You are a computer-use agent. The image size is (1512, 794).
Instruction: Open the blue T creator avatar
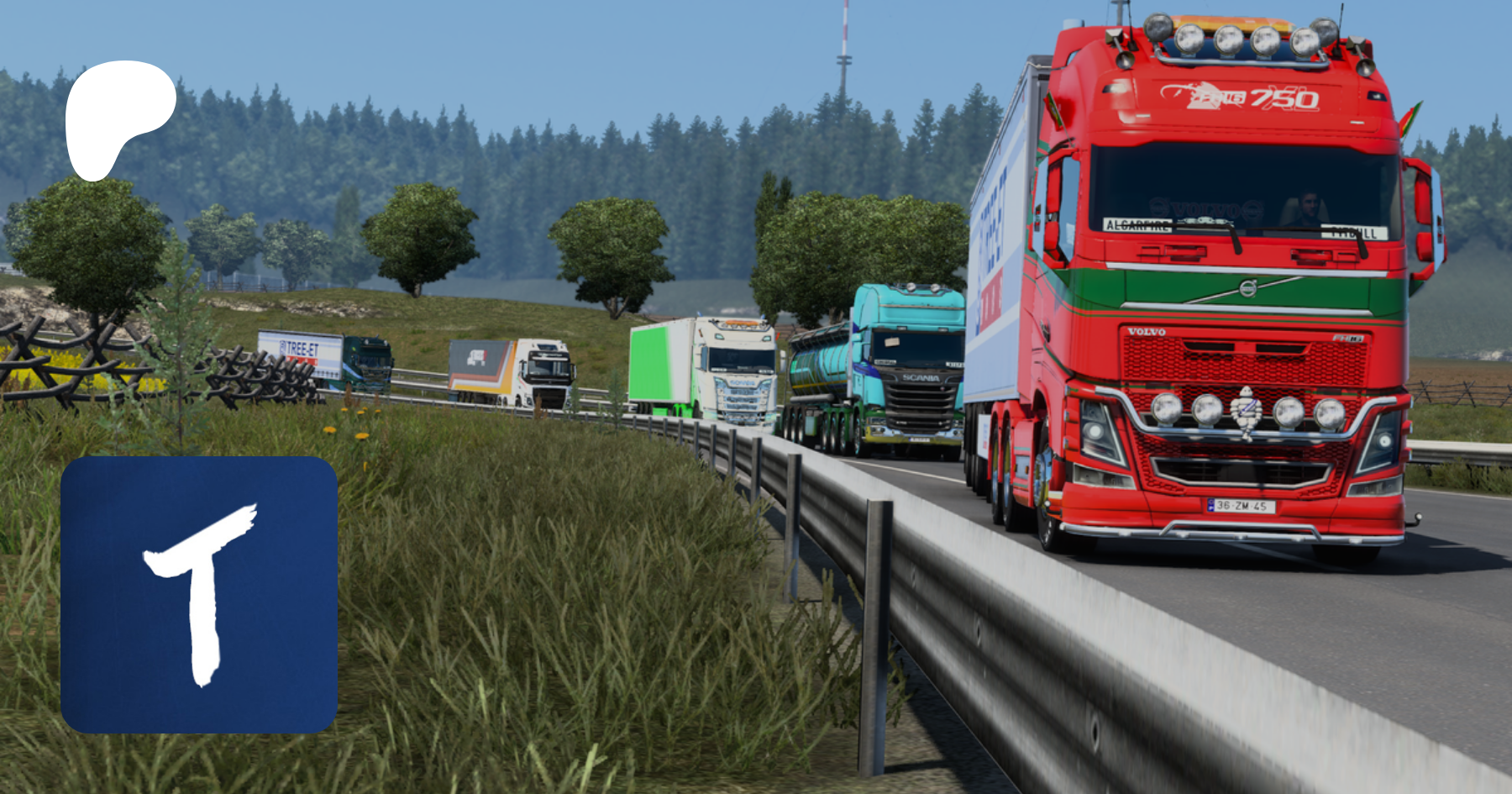pos(199,595)
